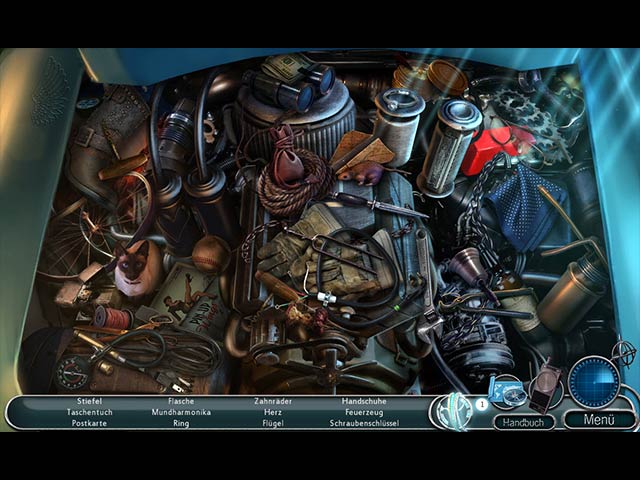Open the Handbuch strategy guide
Screen dimensions: 640x480
coord(523,422)
